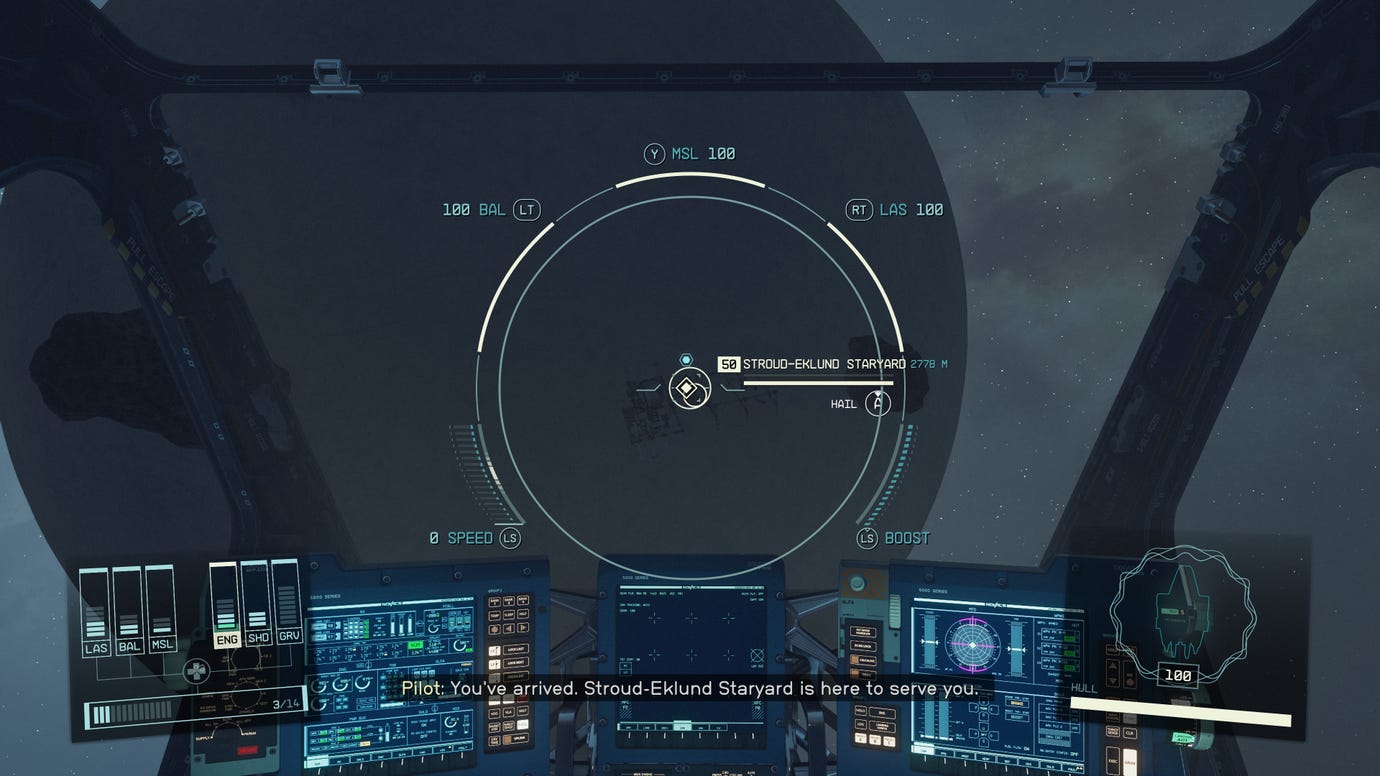
Task: Expand the target level 50 badge
Action: click(x=727, y=363)
